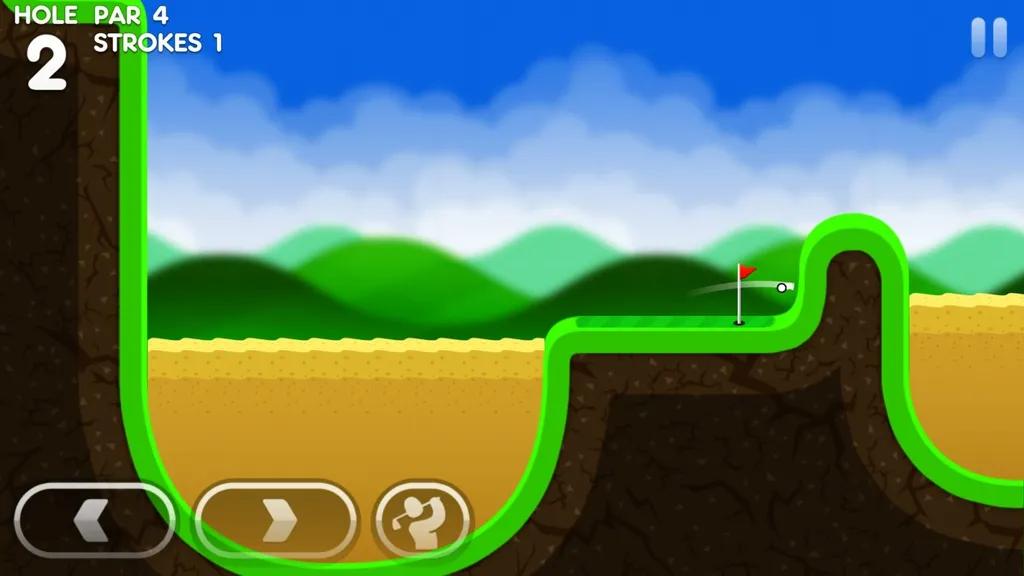Tap the left arrow aim button

(95, 519)
